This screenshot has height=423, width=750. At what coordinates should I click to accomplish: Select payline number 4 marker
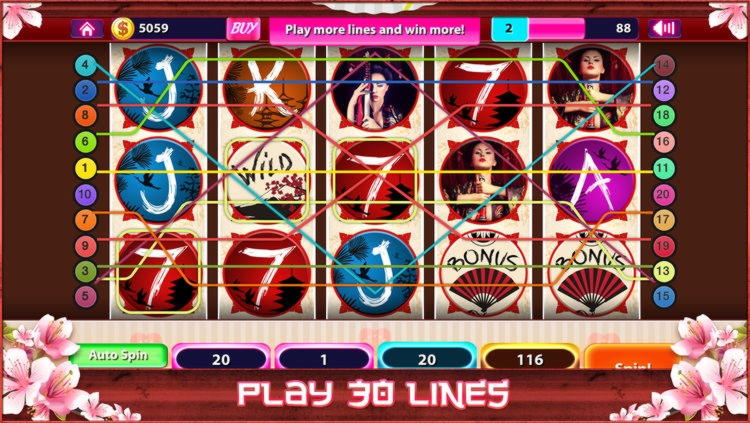87,65
